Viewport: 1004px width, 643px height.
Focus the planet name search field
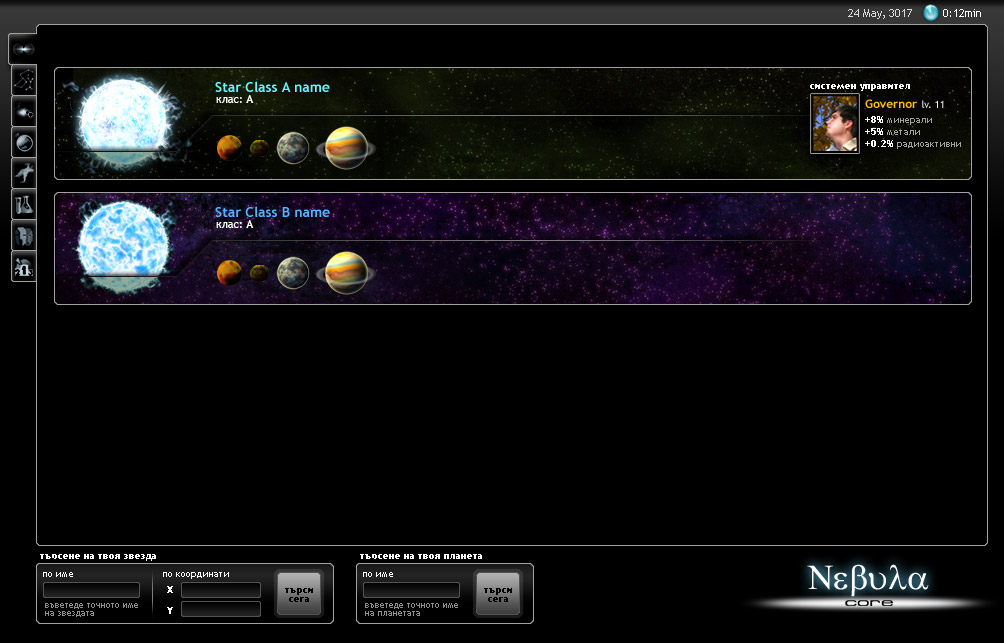411,590
